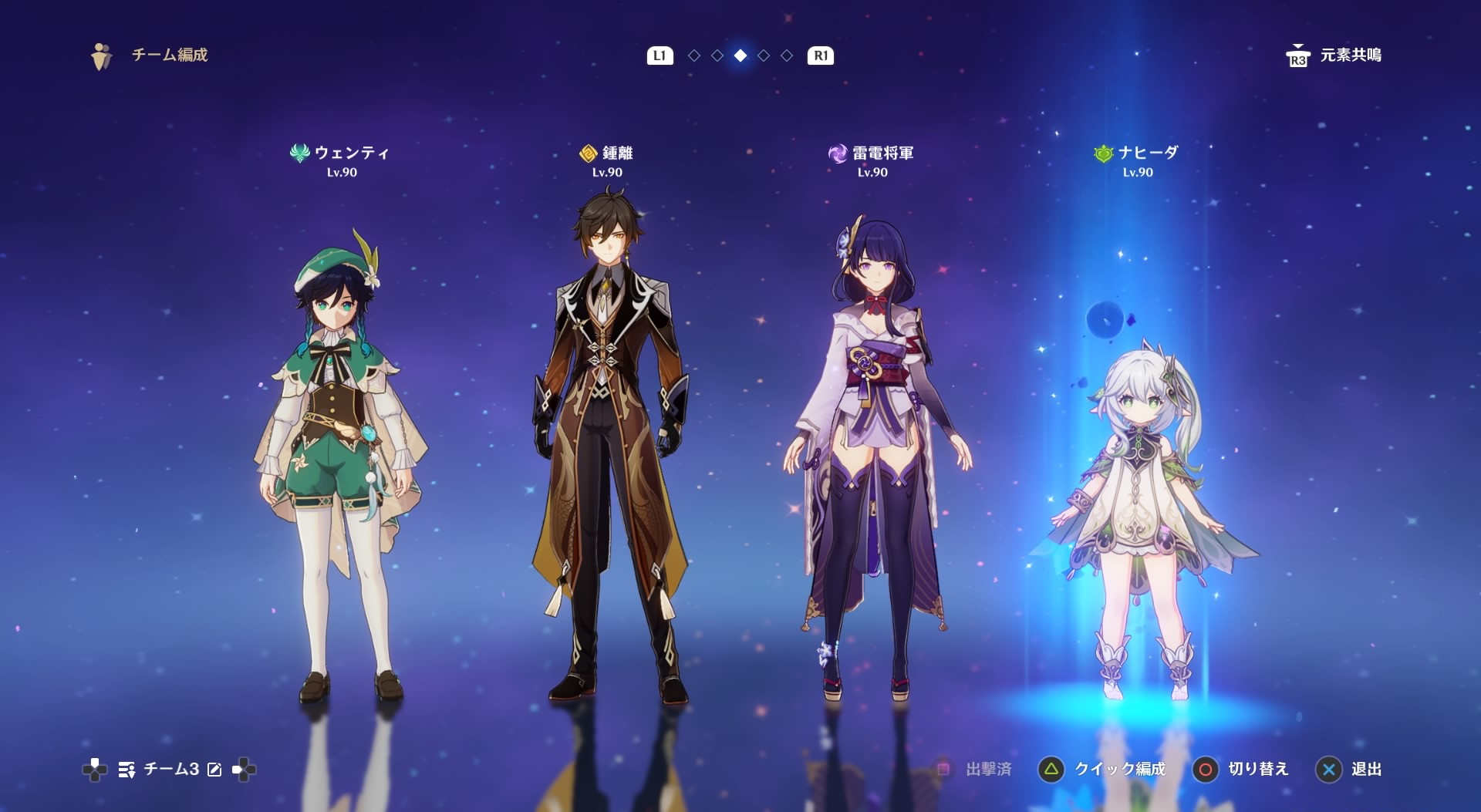Image resolution: width=1481 pixels, height=812 pixels.
Task: Open the team list icon beside チーム3
Action: tap(127, 770)
